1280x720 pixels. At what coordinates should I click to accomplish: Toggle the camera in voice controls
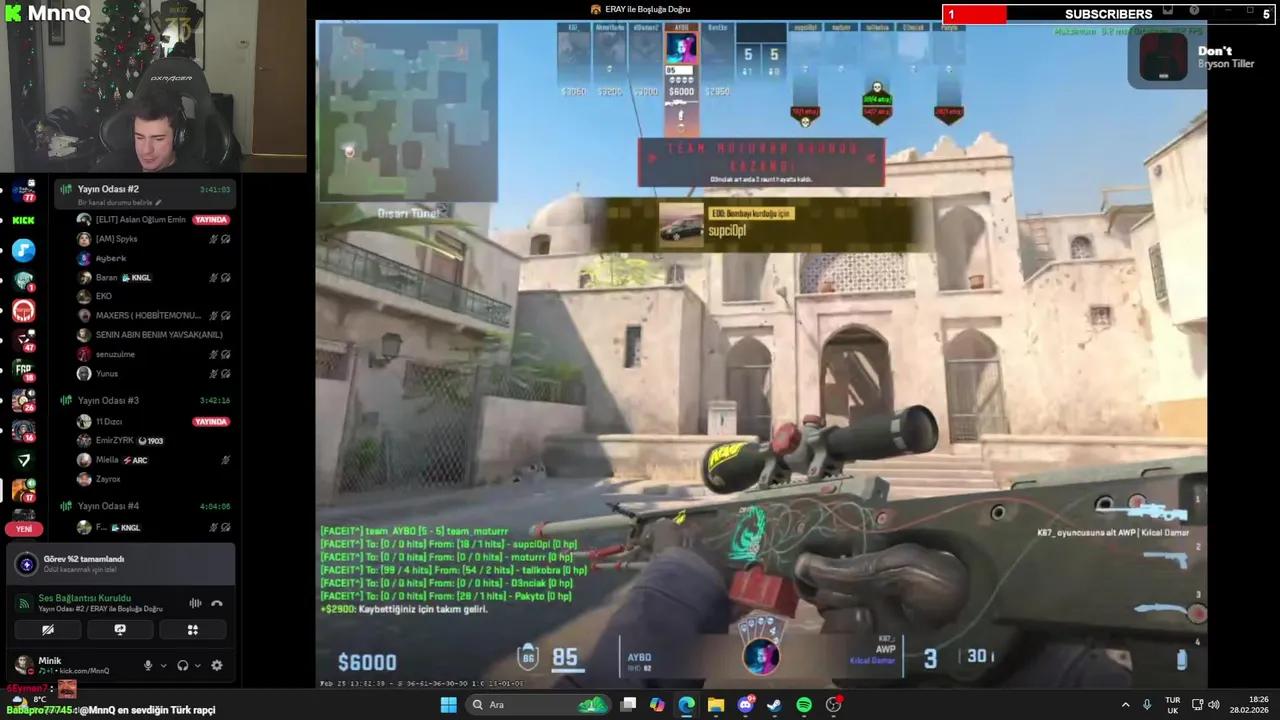48,629
